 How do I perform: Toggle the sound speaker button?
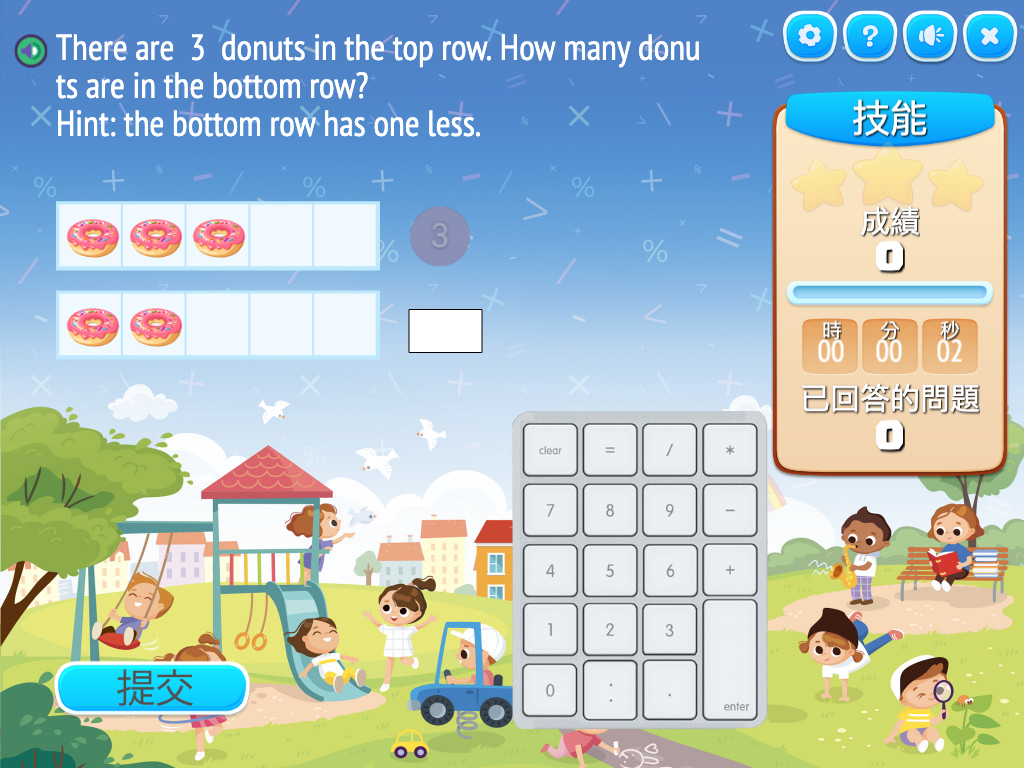pyautogui.click(x=930, y=37)
